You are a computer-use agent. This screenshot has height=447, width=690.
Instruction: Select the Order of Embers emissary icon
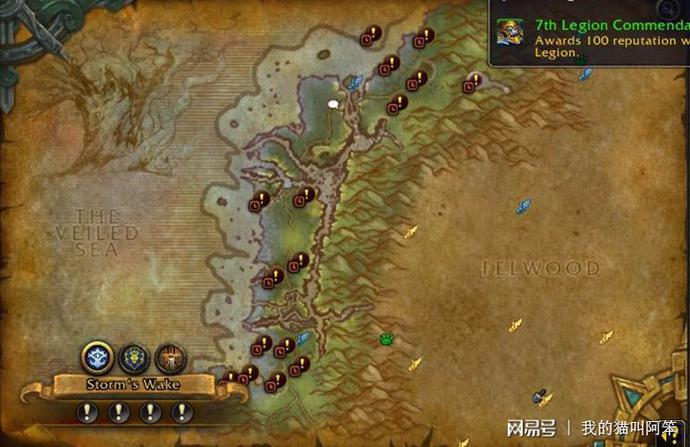pos(170,358)
